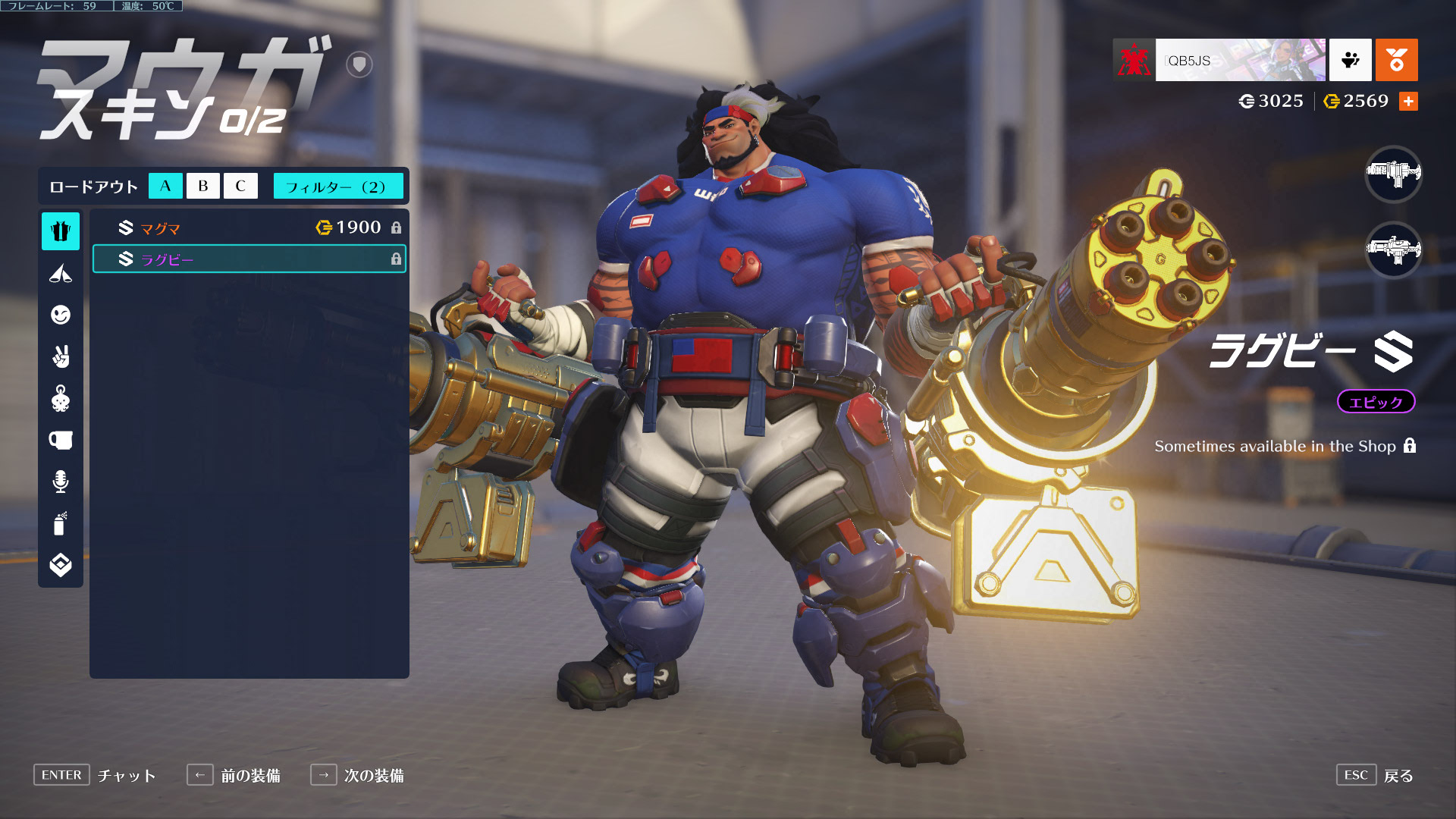The image size is (1456, 819).
Task: Open the victory pose hand category
Action: [x=61, y=356]
